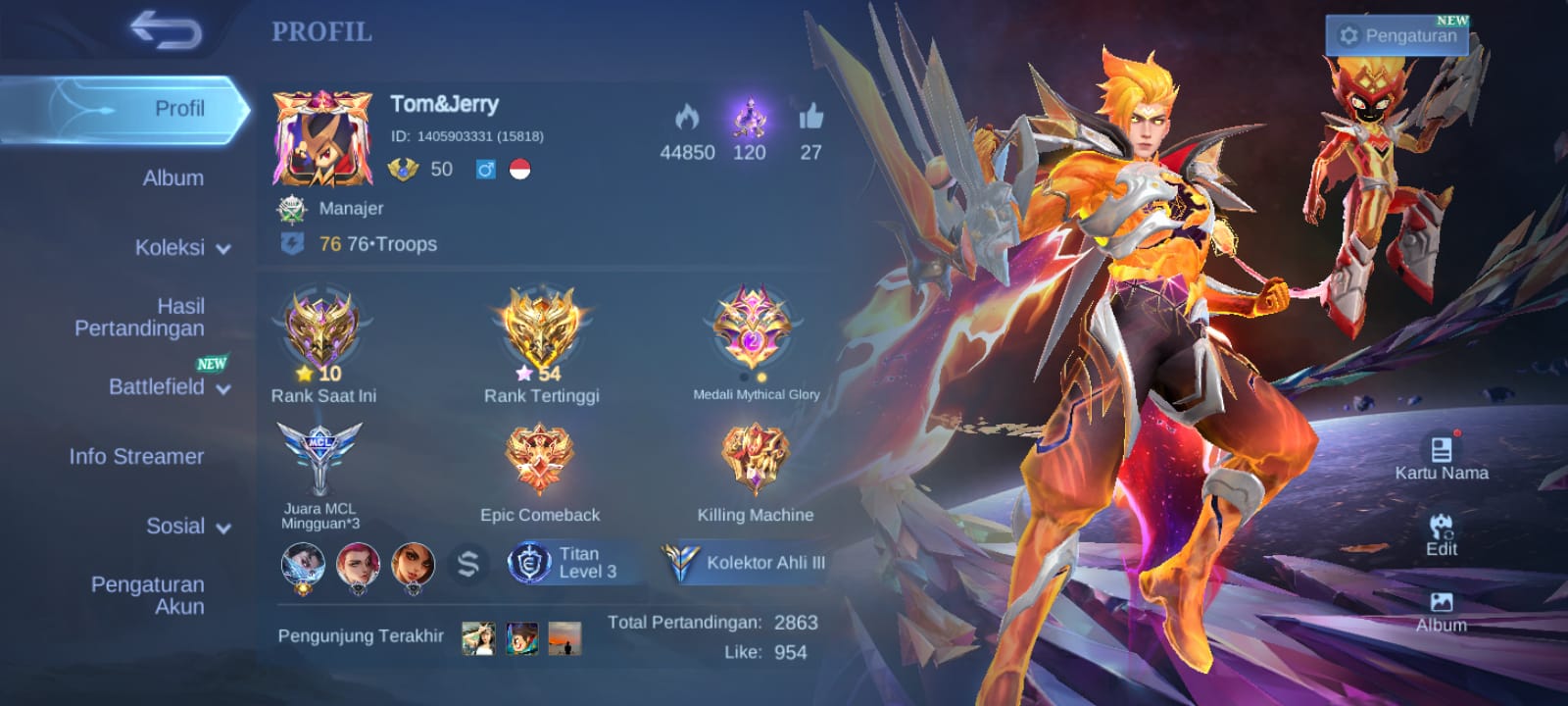1568x706 pixels.
Task: Give a like with thumbs-up icon
Action: pyautogui.click(x=810, y=119)
